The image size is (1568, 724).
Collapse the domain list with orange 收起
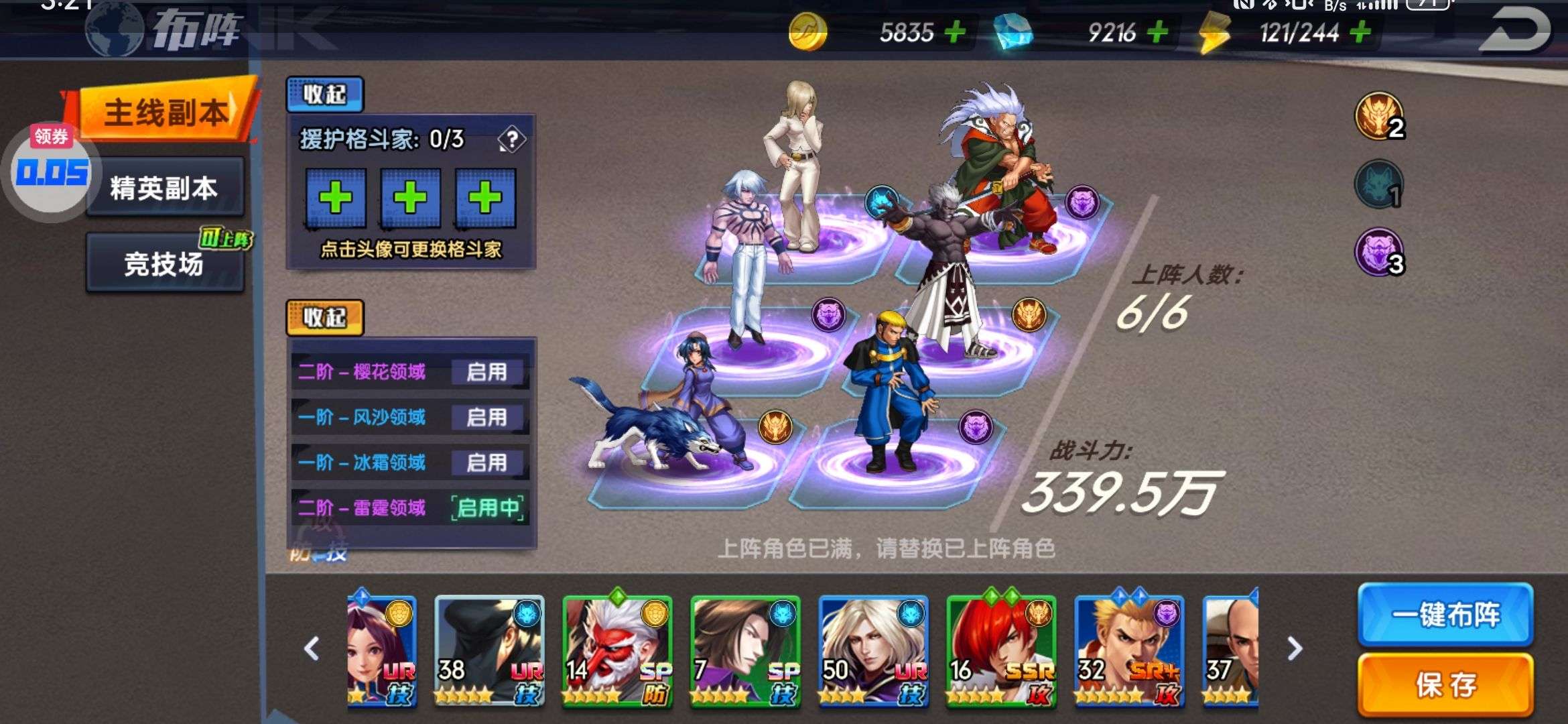tap(324, 317)
